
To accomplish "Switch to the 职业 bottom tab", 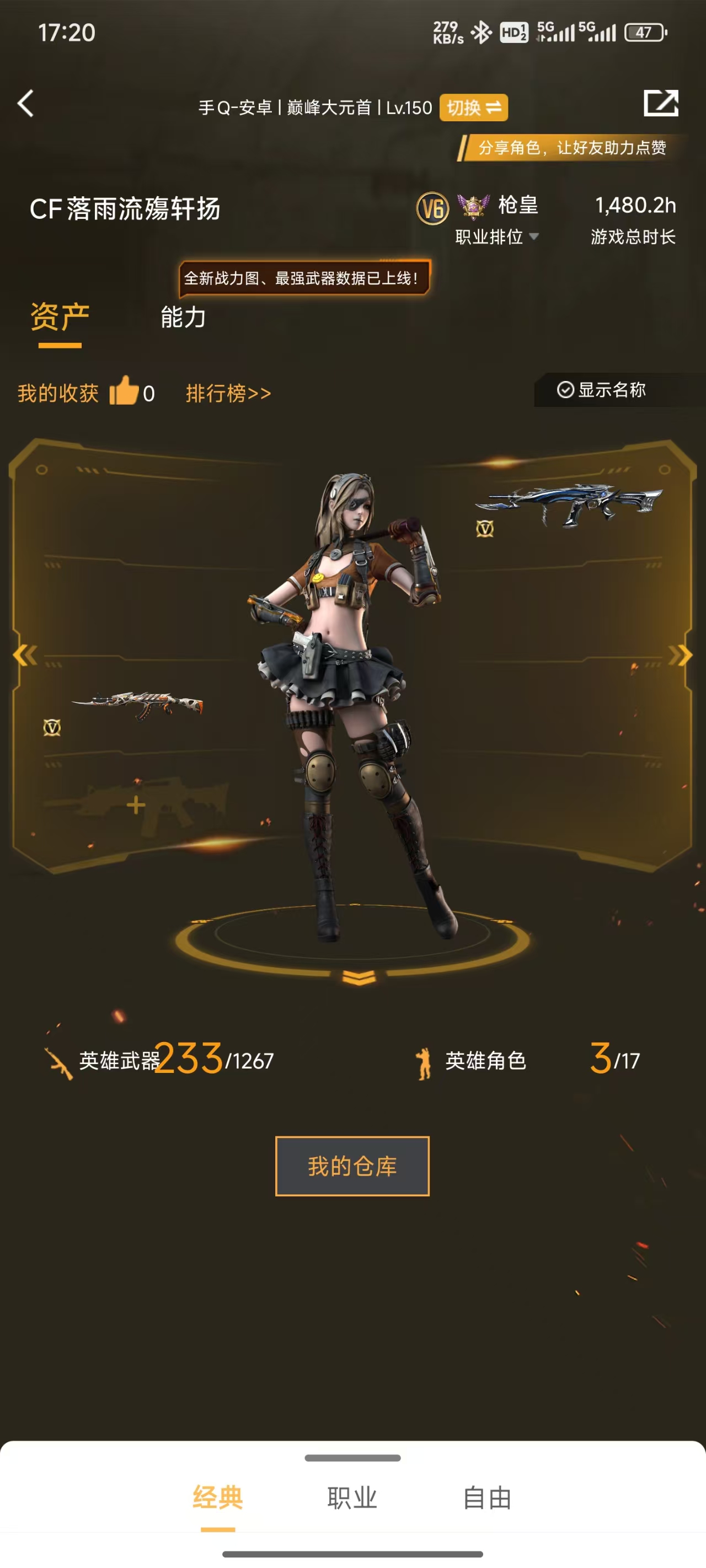I will (x=352, y=1498).
